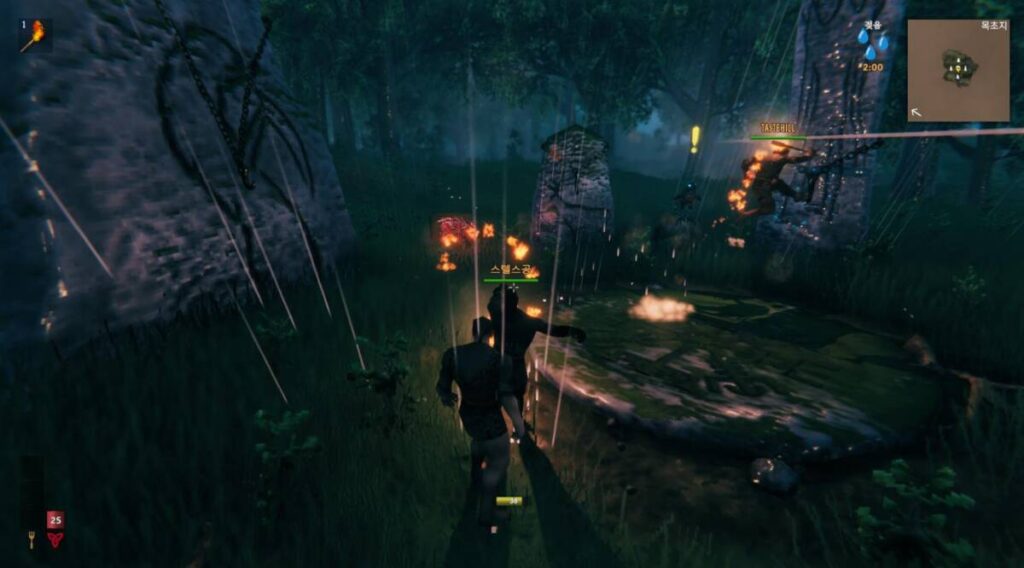Click the golden fork food icon
The width and height of the screenshot is (1024, 568).
[x=32, y=540]
